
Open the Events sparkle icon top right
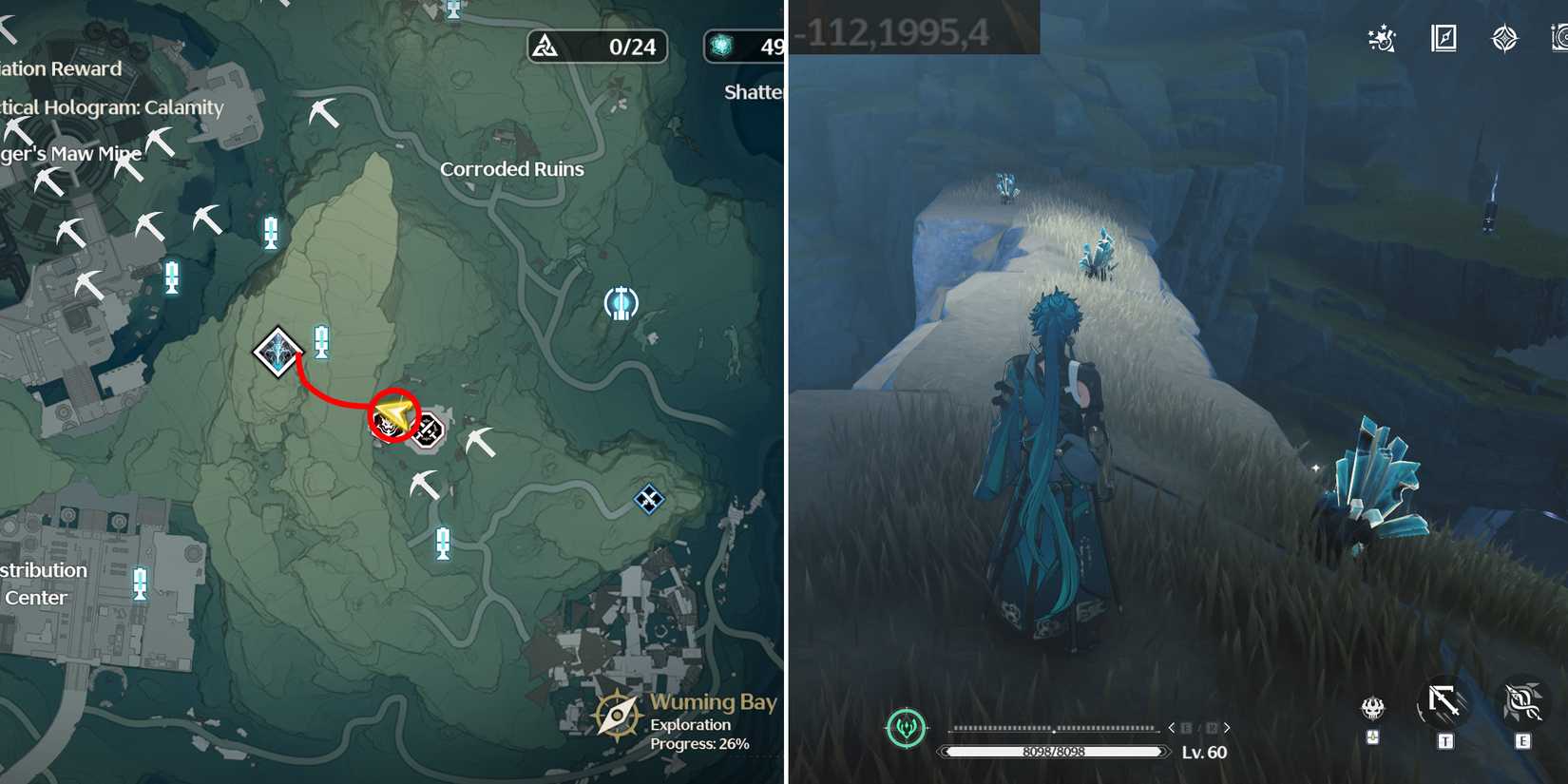click(1380, 38)
